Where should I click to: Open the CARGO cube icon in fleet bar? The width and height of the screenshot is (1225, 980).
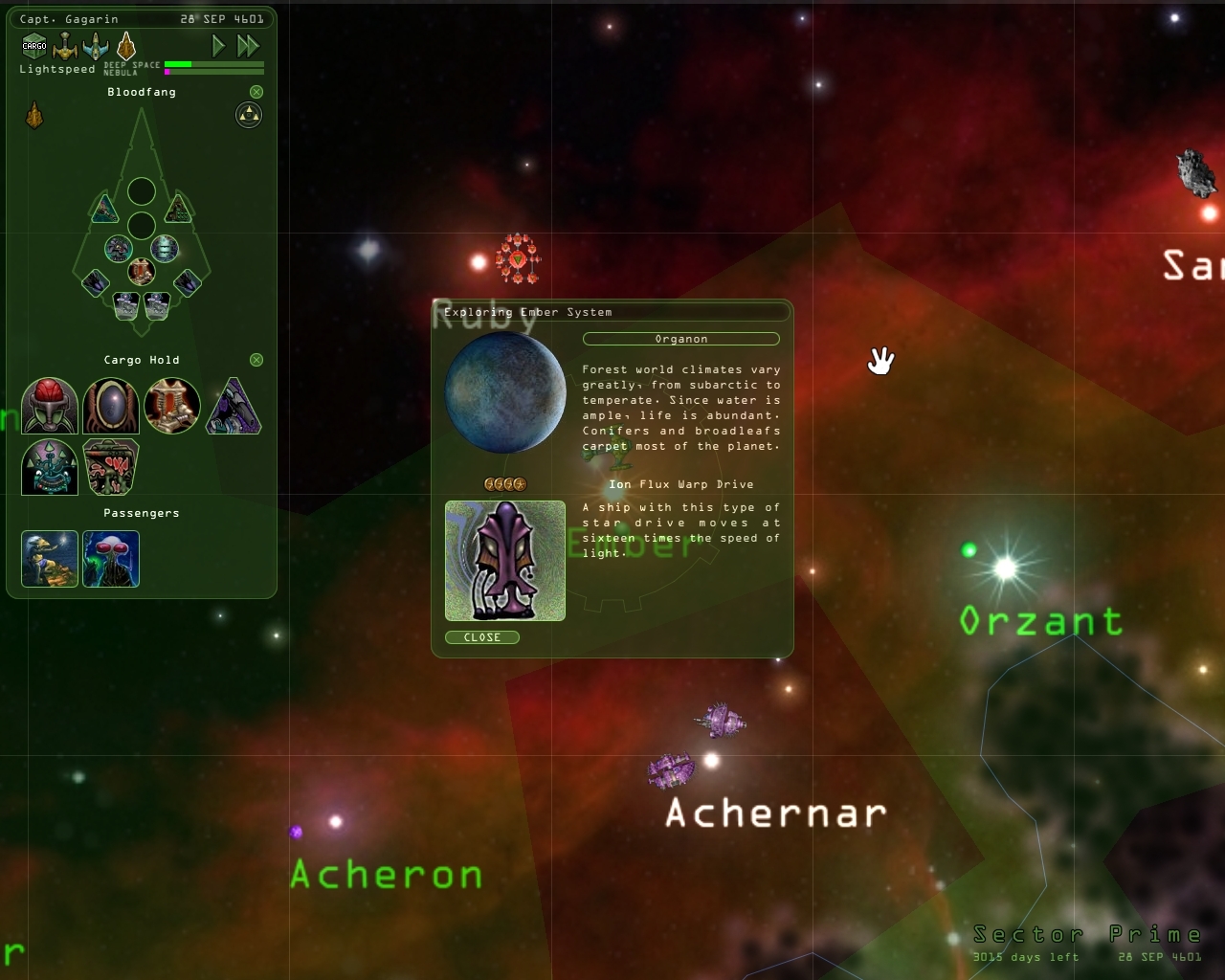pyautogui.click(x=33, y=44)
